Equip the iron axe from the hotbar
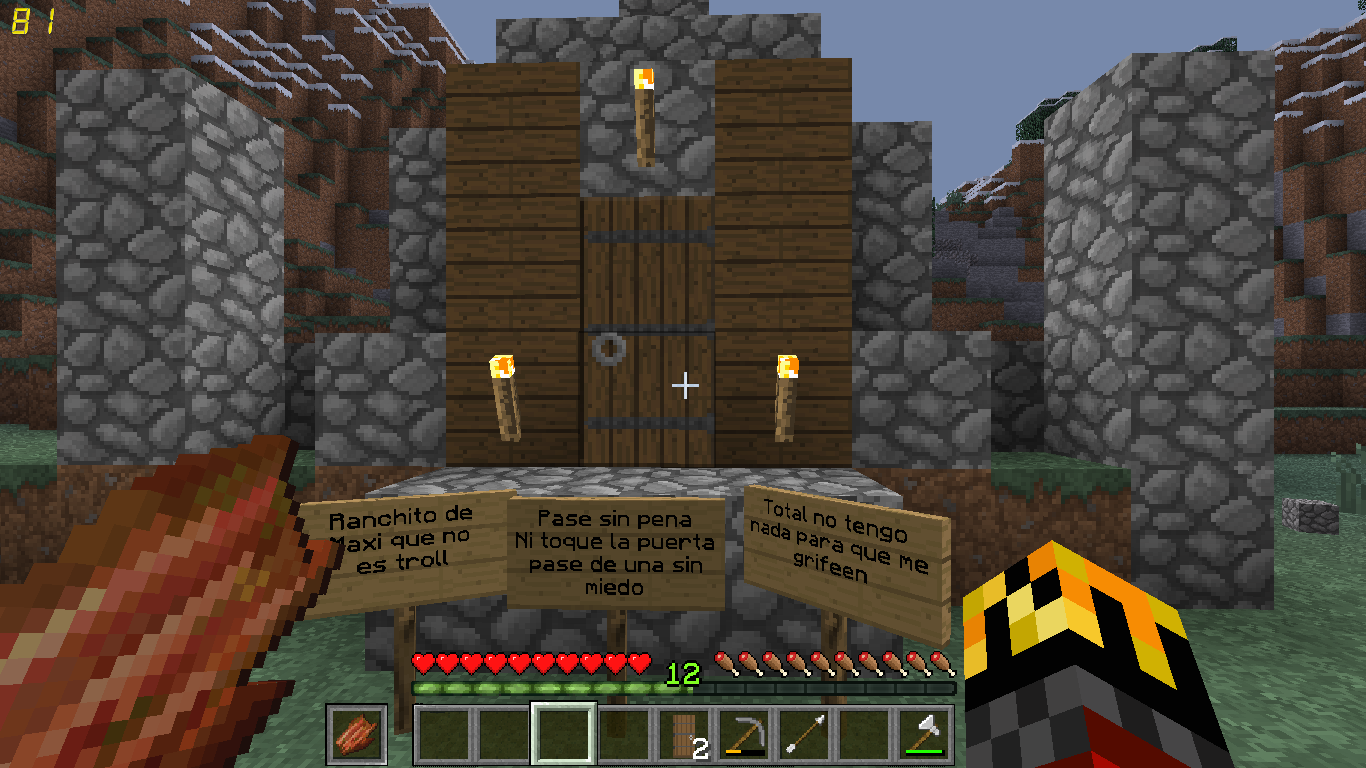This screenshot has width=1366, height=768. (x=925, y=735)
